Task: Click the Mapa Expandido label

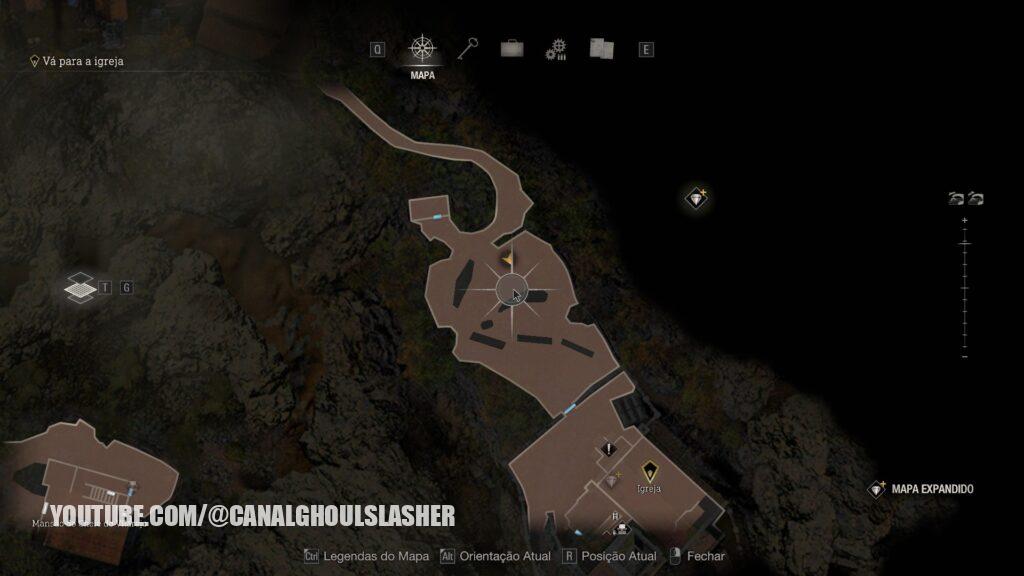Action: [x=931, y=489]
